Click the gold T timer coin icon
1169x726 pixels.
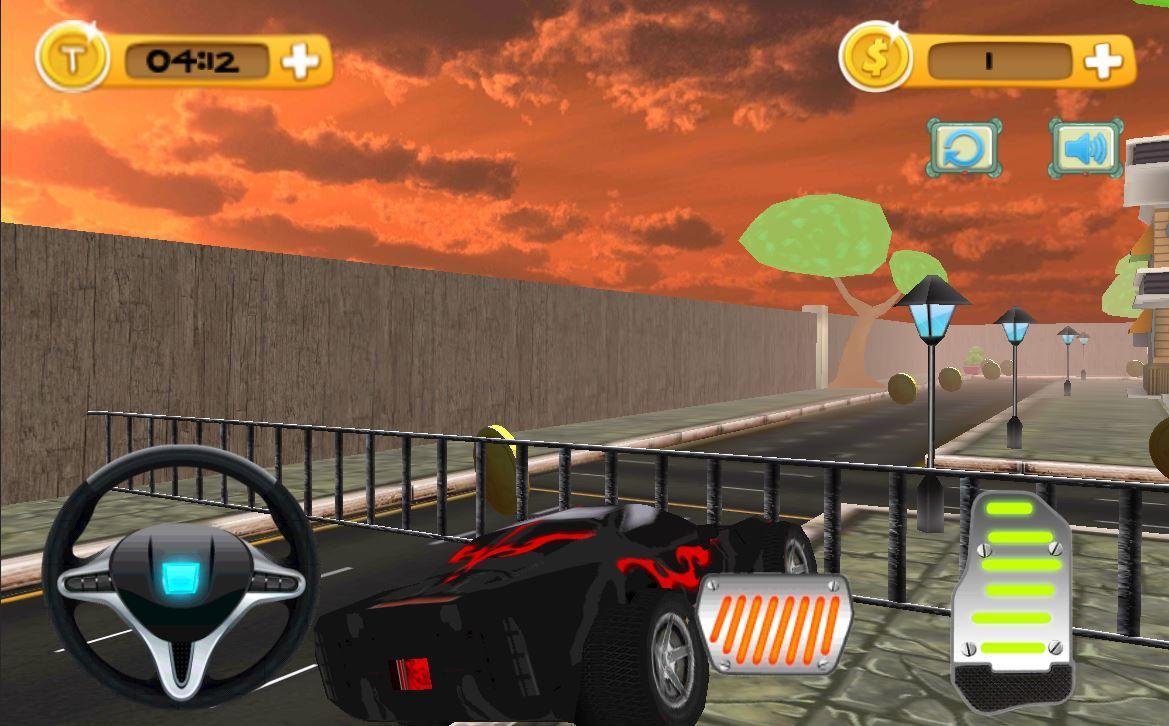pyautogui.click(x=71, y=59)
